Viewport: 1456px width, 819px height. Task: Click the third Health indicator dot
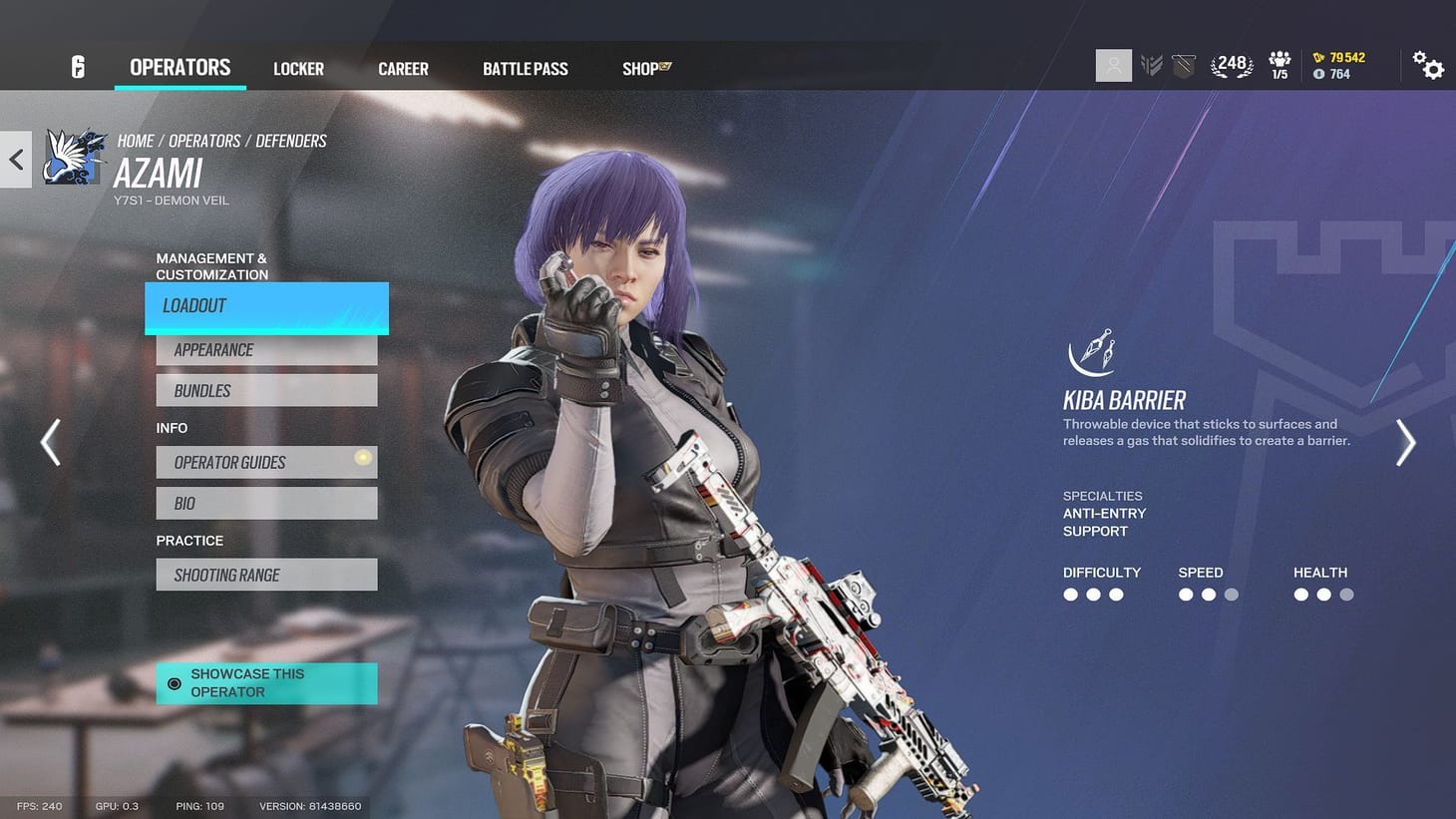(x=1347, y=595)
